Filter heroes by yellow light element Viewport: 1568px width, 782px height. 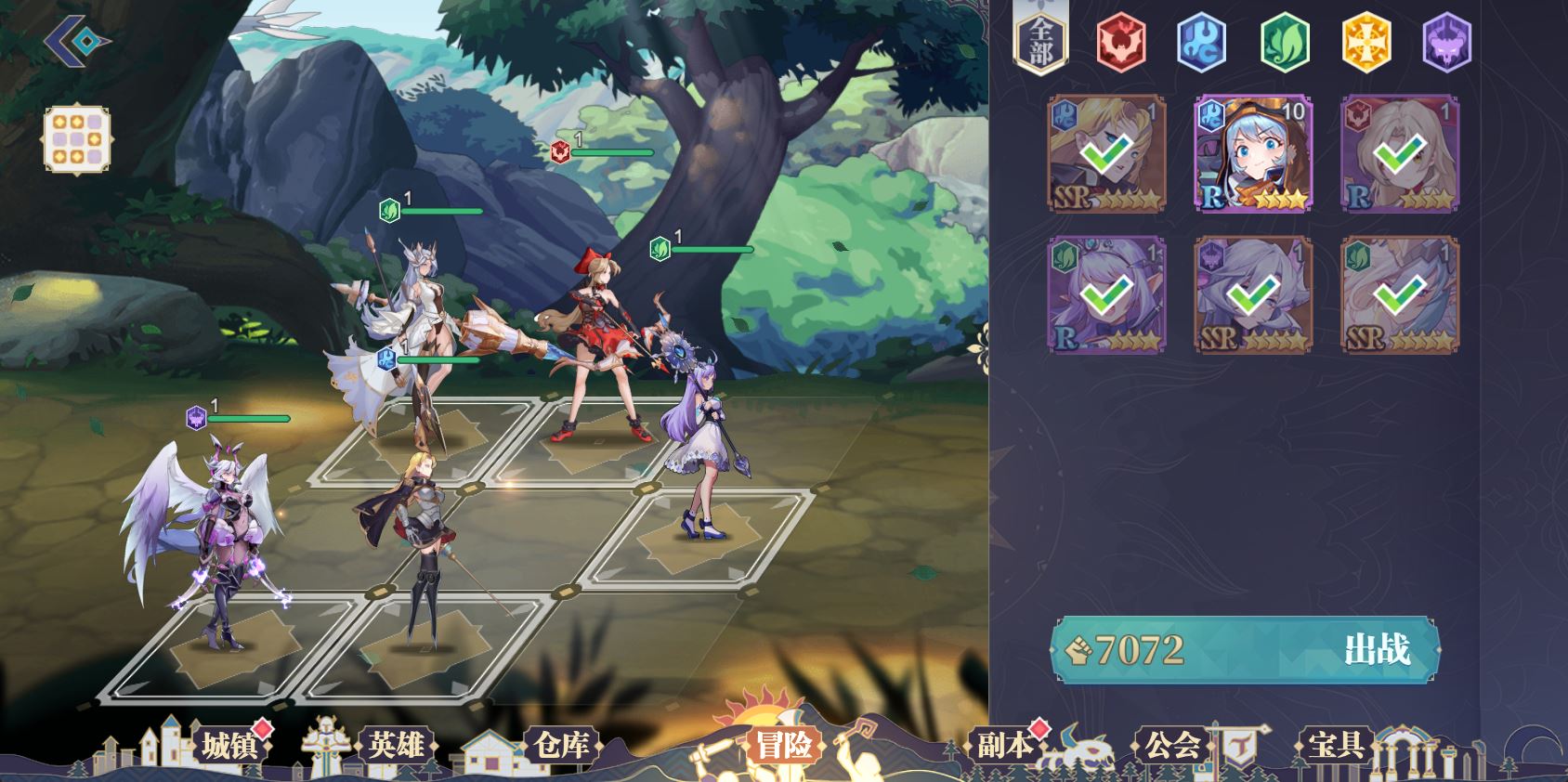[x=1365, y=42]
